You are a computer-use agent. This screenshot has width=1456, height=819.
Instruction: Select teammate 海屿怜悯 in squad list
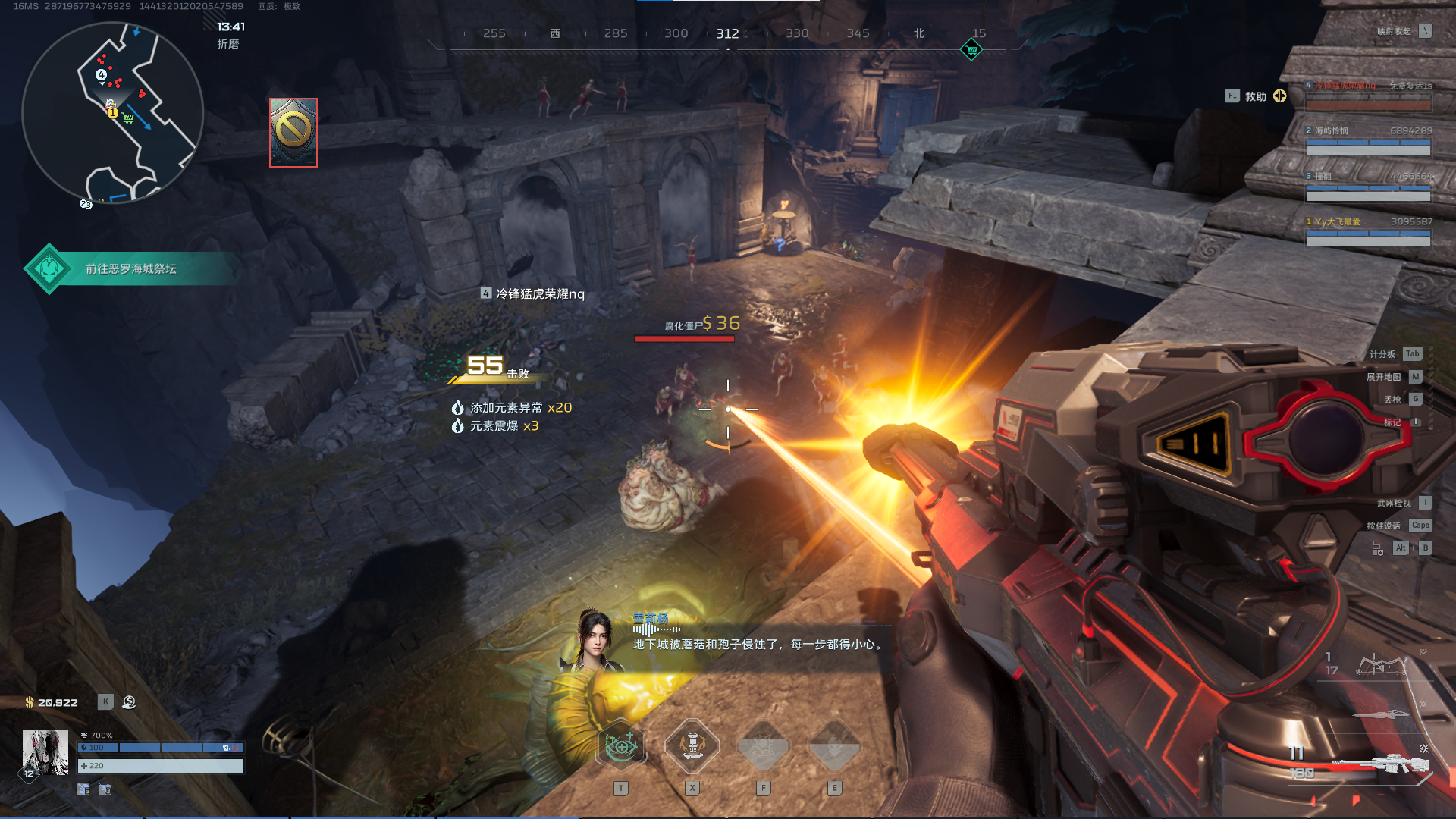(1368, 140)
